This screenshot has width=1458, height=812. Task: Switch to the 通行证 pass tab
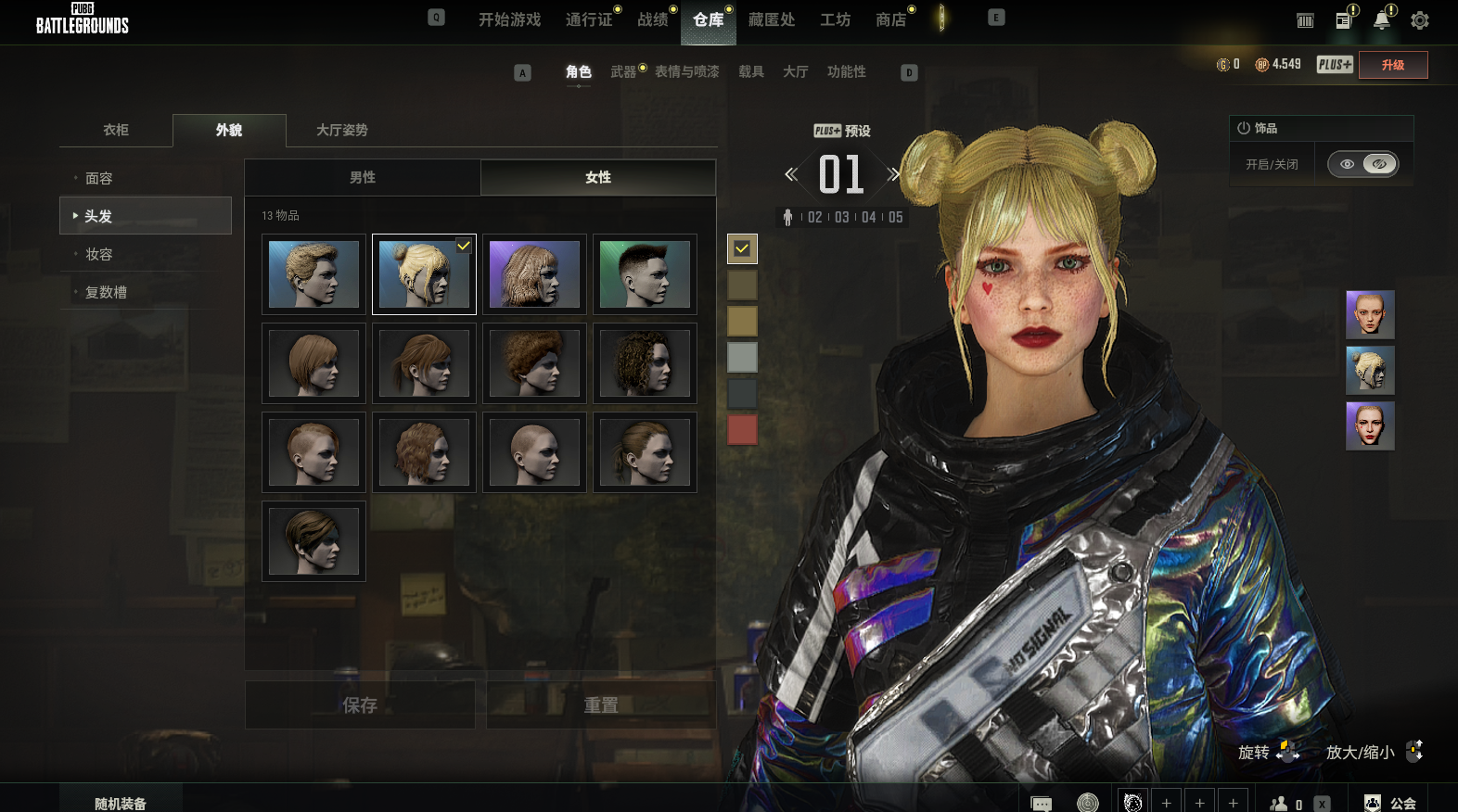pyautogui.click(x=589, y=19)
